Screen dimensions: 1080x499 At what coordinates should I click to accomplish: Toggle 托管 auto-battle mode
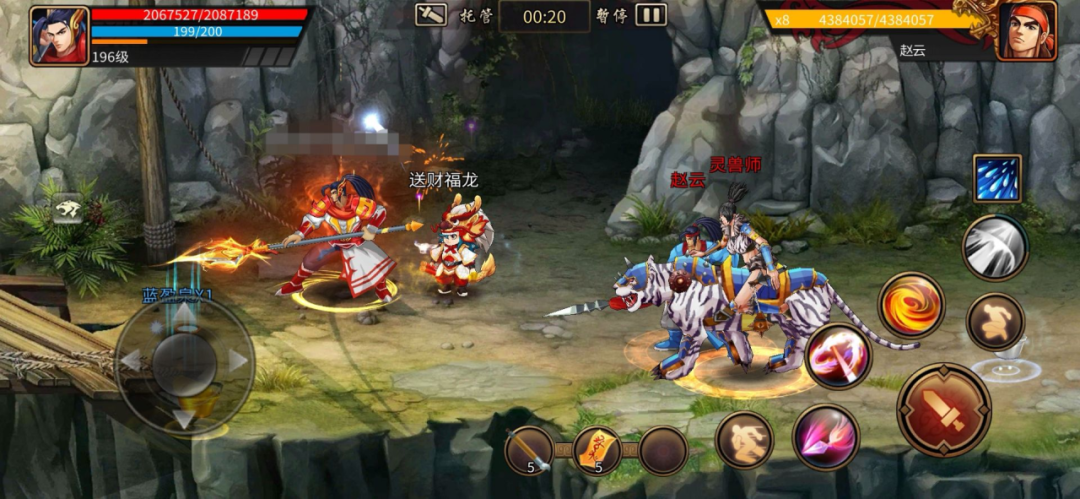(432, 15)
